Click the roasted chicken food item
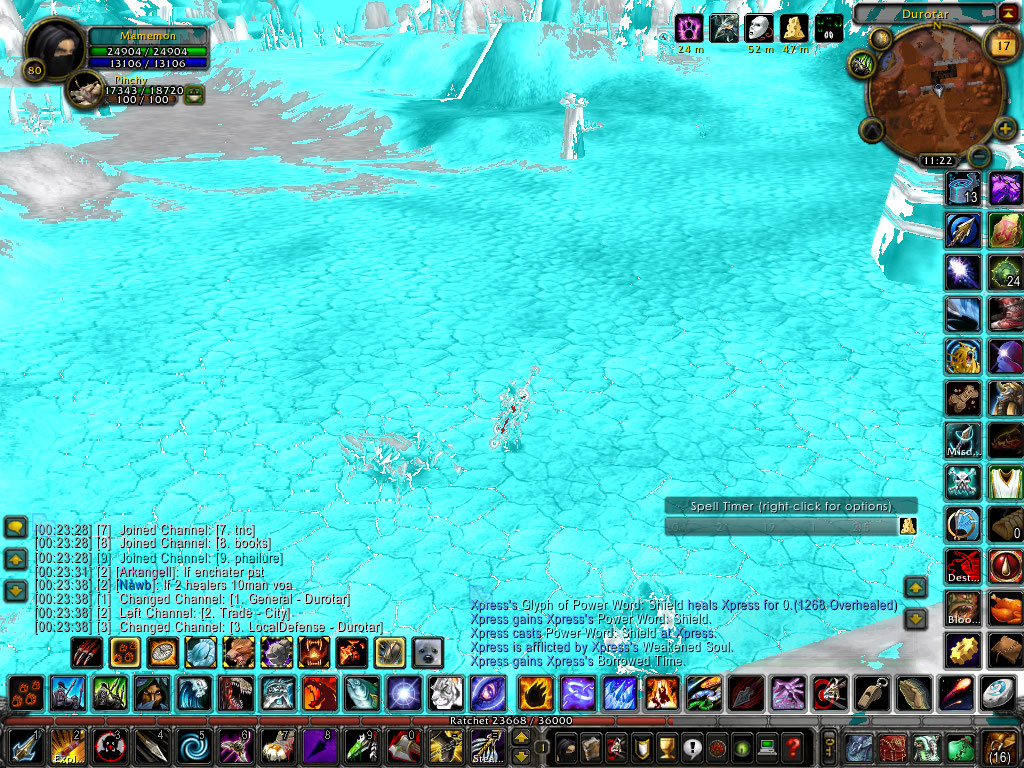The image size is (1024, 768). click(x=1005, y=607)
